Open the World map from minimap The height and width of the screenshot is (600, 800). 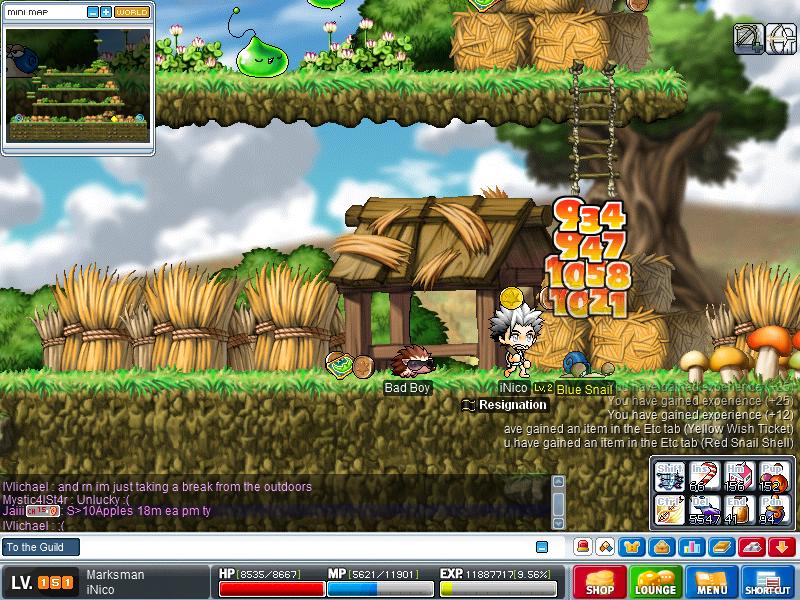click(x=132, y=12)
